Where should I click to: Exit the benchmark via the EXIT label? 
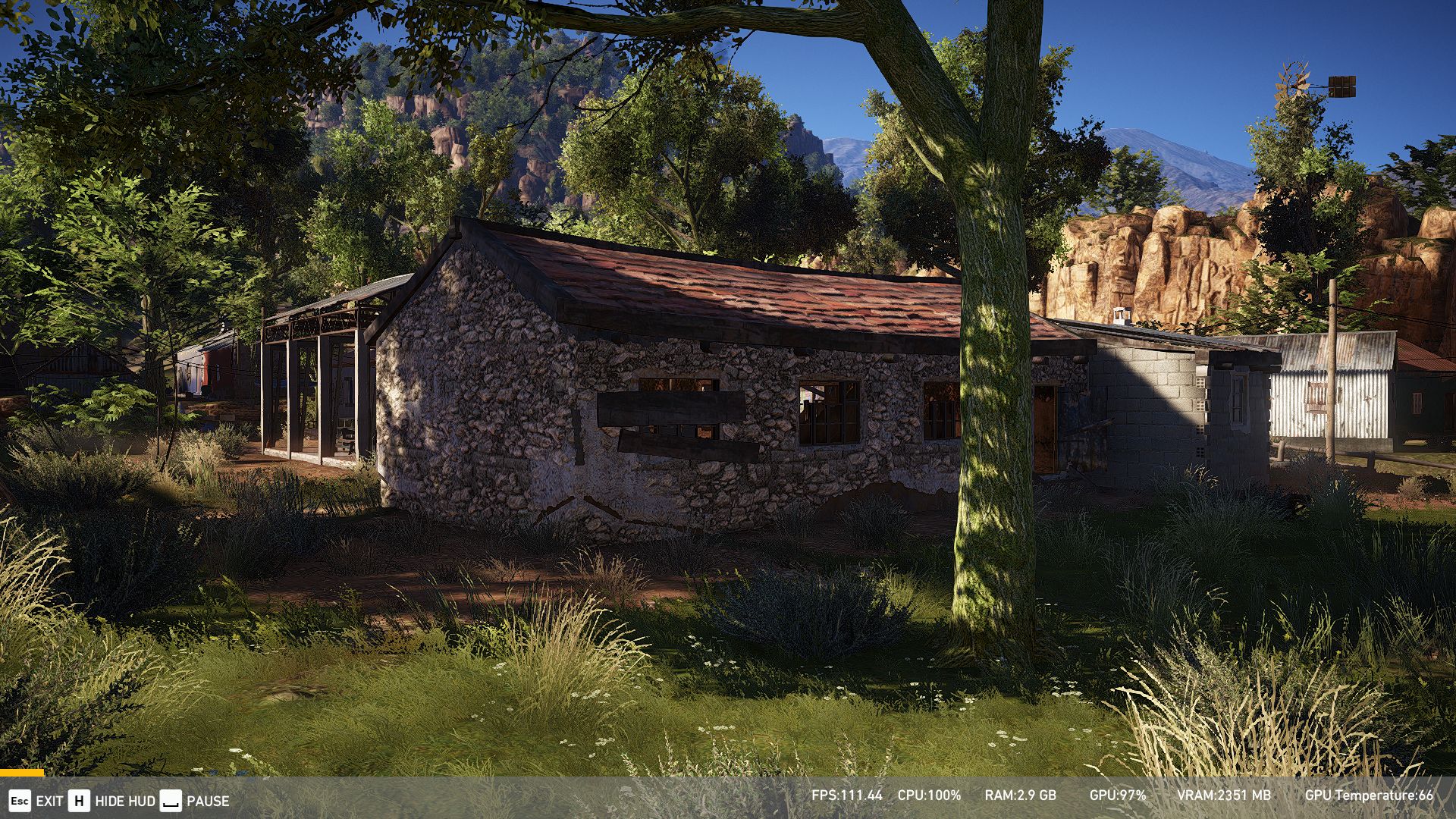[49, 801]
